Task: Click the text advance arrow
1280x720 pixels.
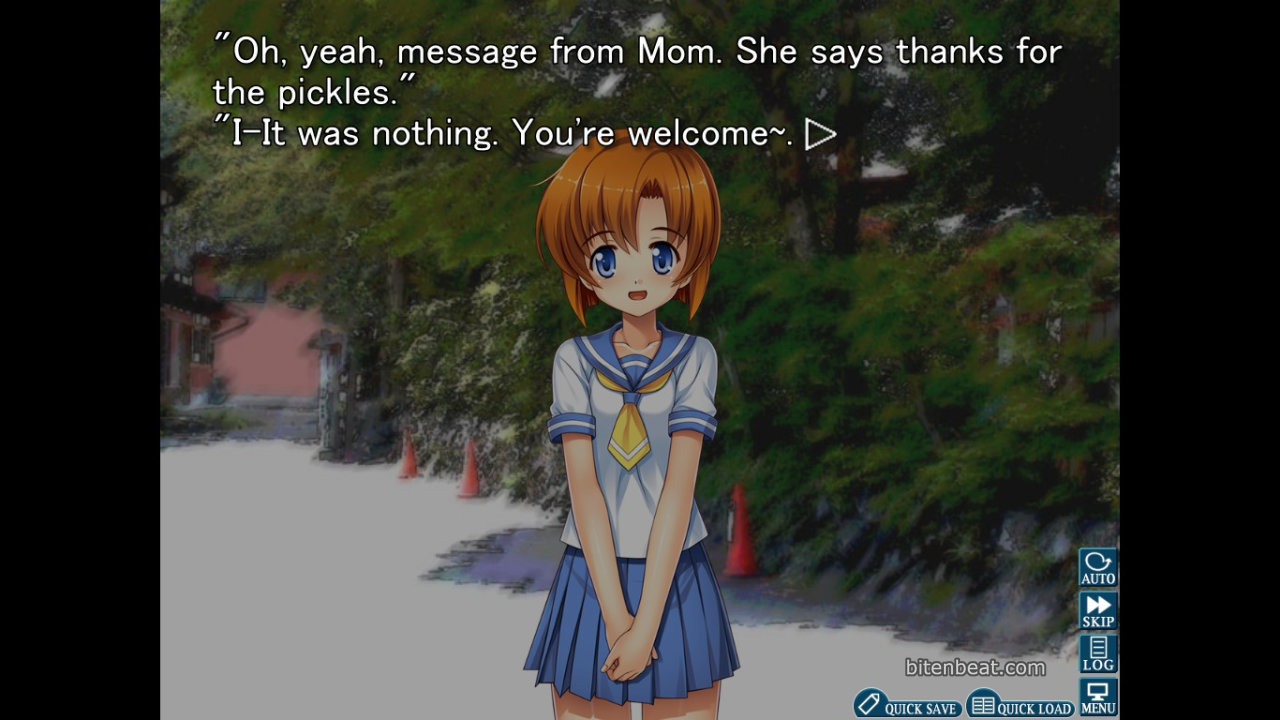Action: coord(820,134)
